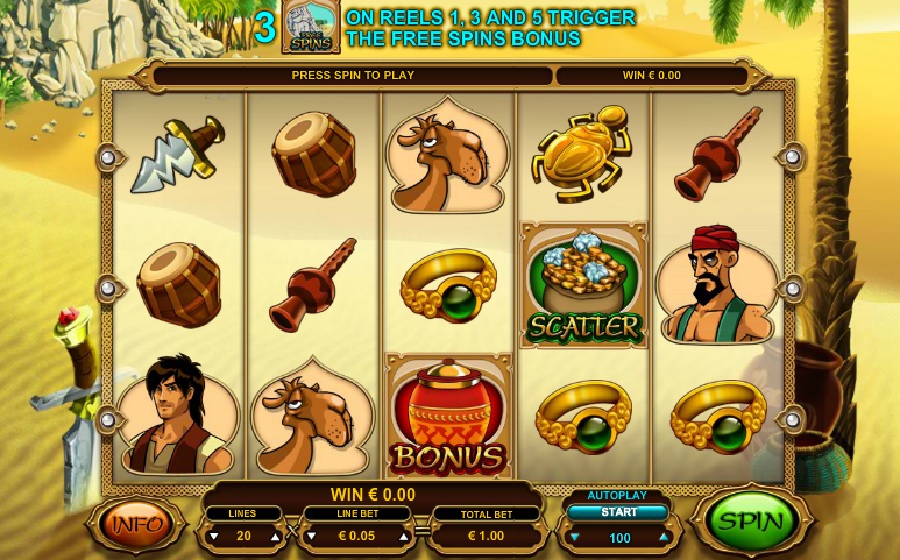Viewport: 900px width, 560px height.
Task: Spin the reels with the green SPIN button
Action: click(x=748, y=521)
